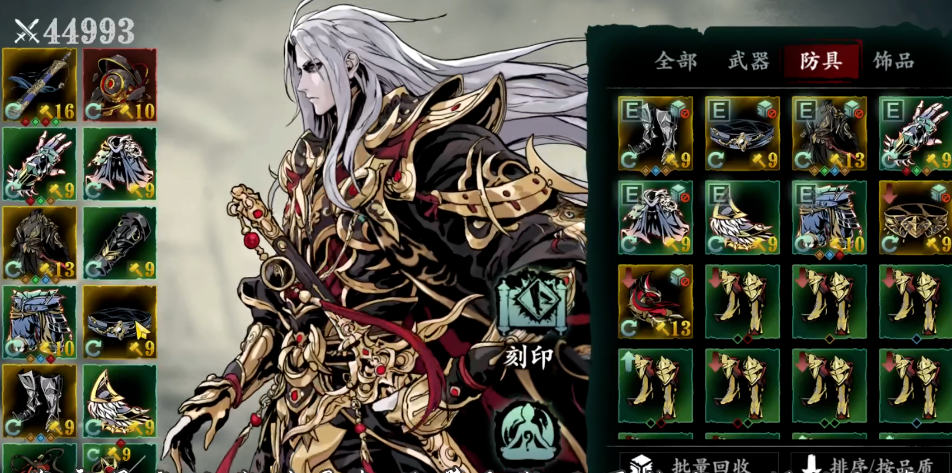
Task: Select the 防具 (Armor) tab
Action: 821,61
